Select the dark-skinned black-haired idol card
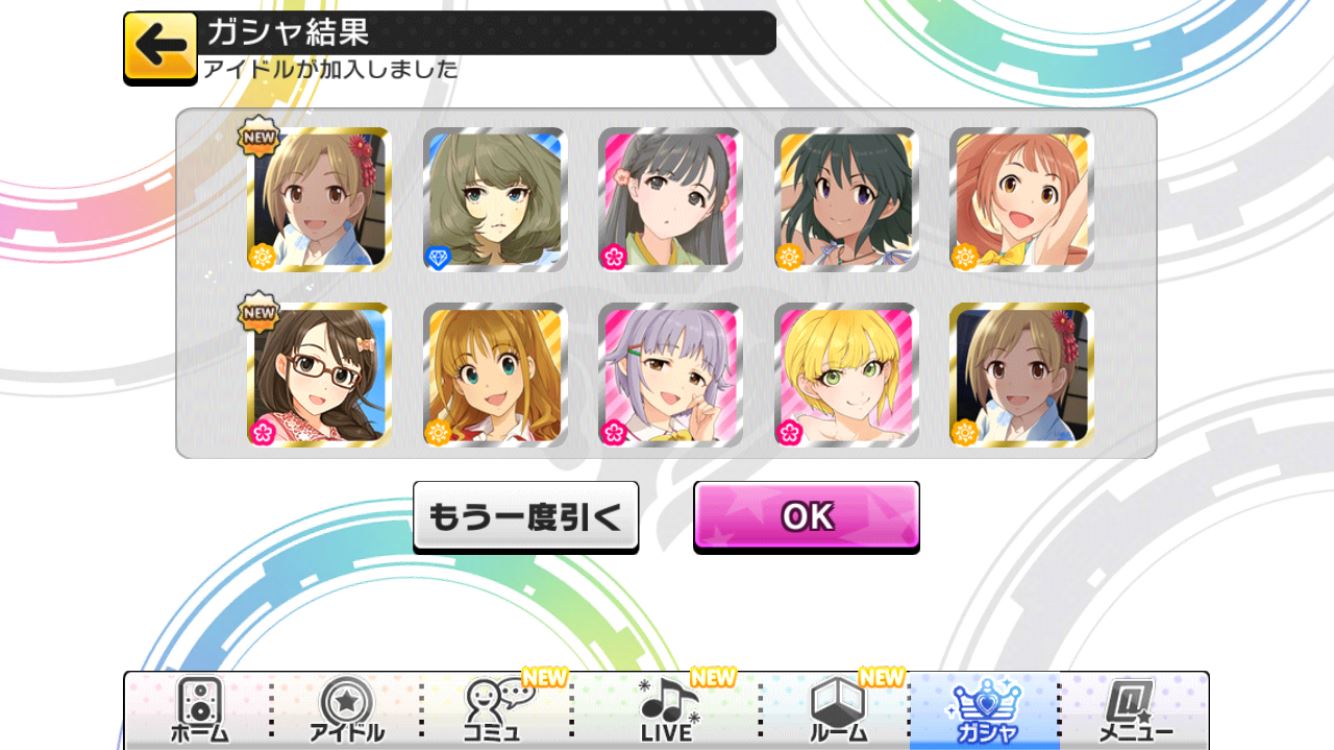The width and height of the screenshot is (1334, 750). (x=846, y=200)
